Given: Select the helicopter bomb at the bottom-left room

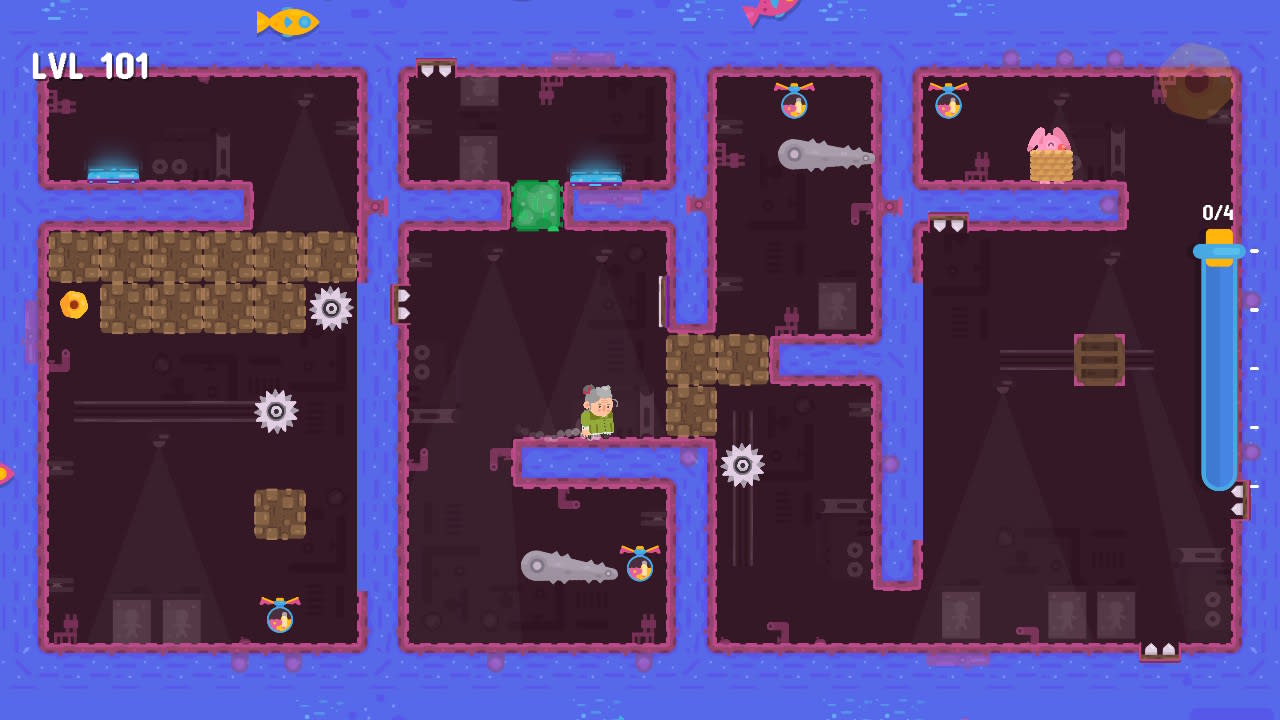Looking at the screenshot, I should (x=278, y=617).
